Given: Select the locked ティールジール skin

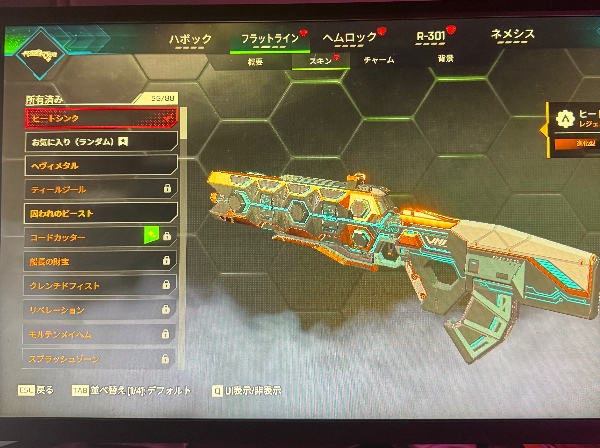Looking at the screenshot, I should 101,189.
